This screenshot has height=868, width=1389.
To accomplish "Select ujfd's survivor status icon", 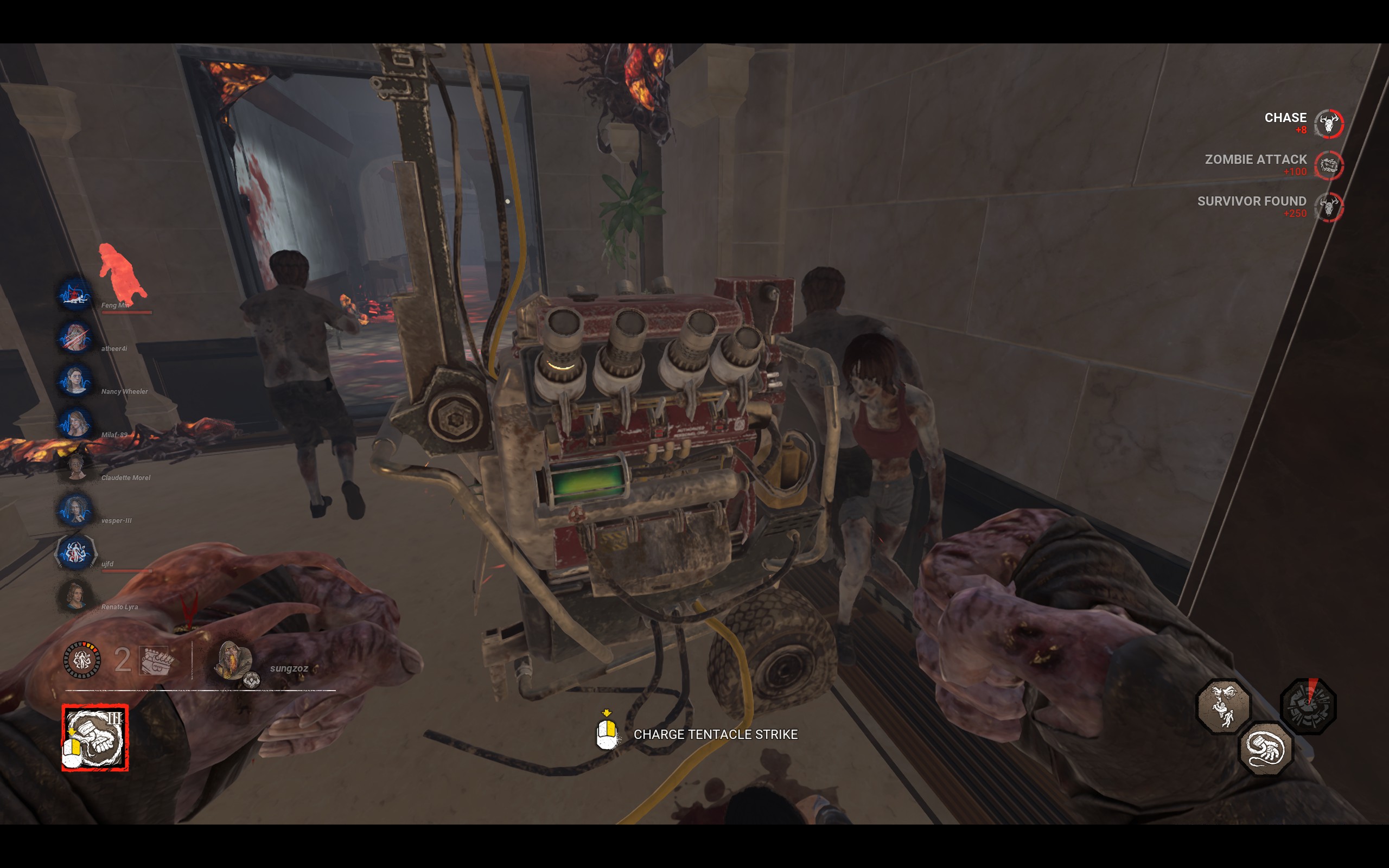I will (75, 553).
